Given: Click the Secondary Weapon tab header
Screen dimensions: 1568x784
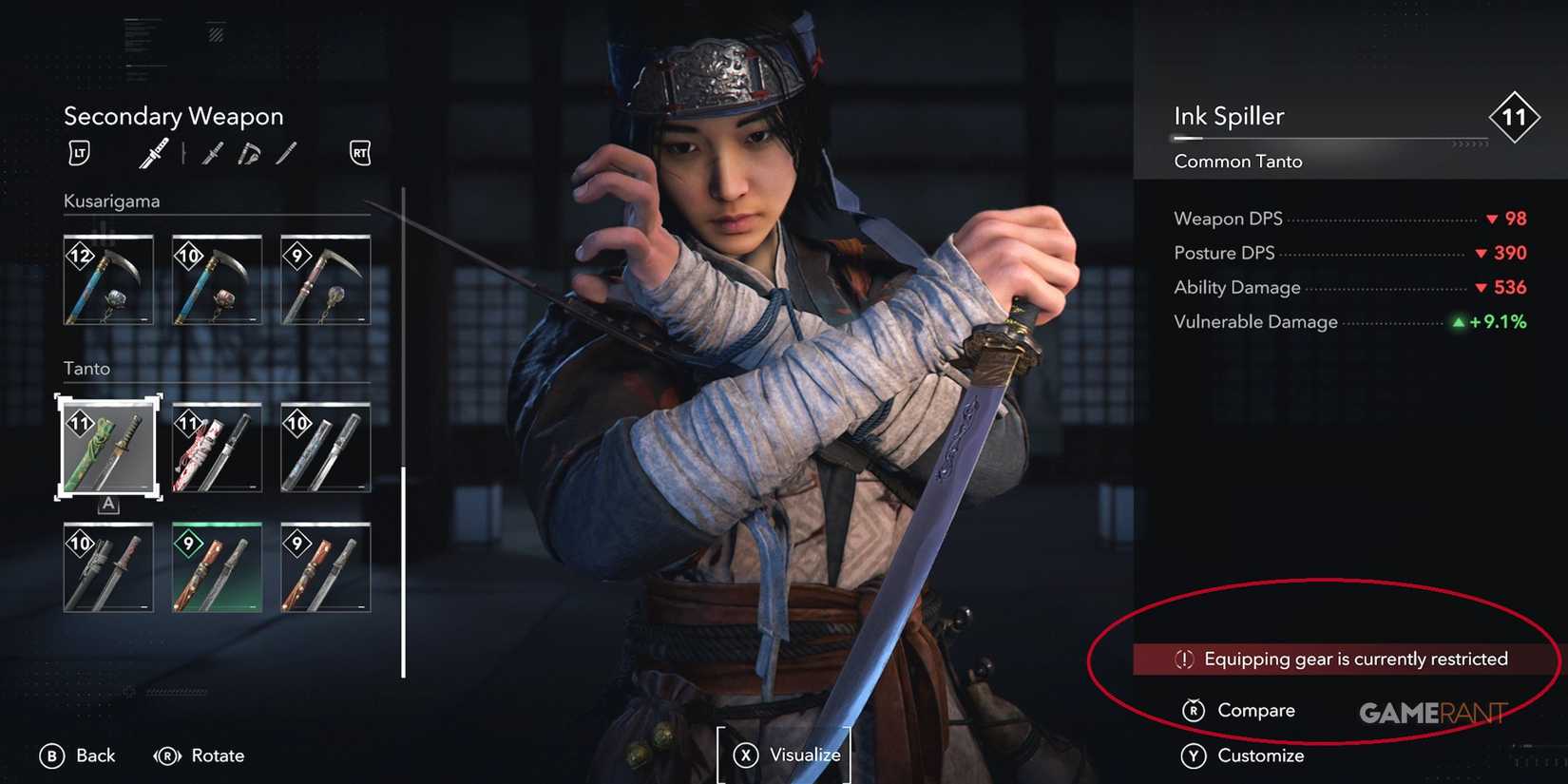Looking at the screenshot, I should coord(174,116).
